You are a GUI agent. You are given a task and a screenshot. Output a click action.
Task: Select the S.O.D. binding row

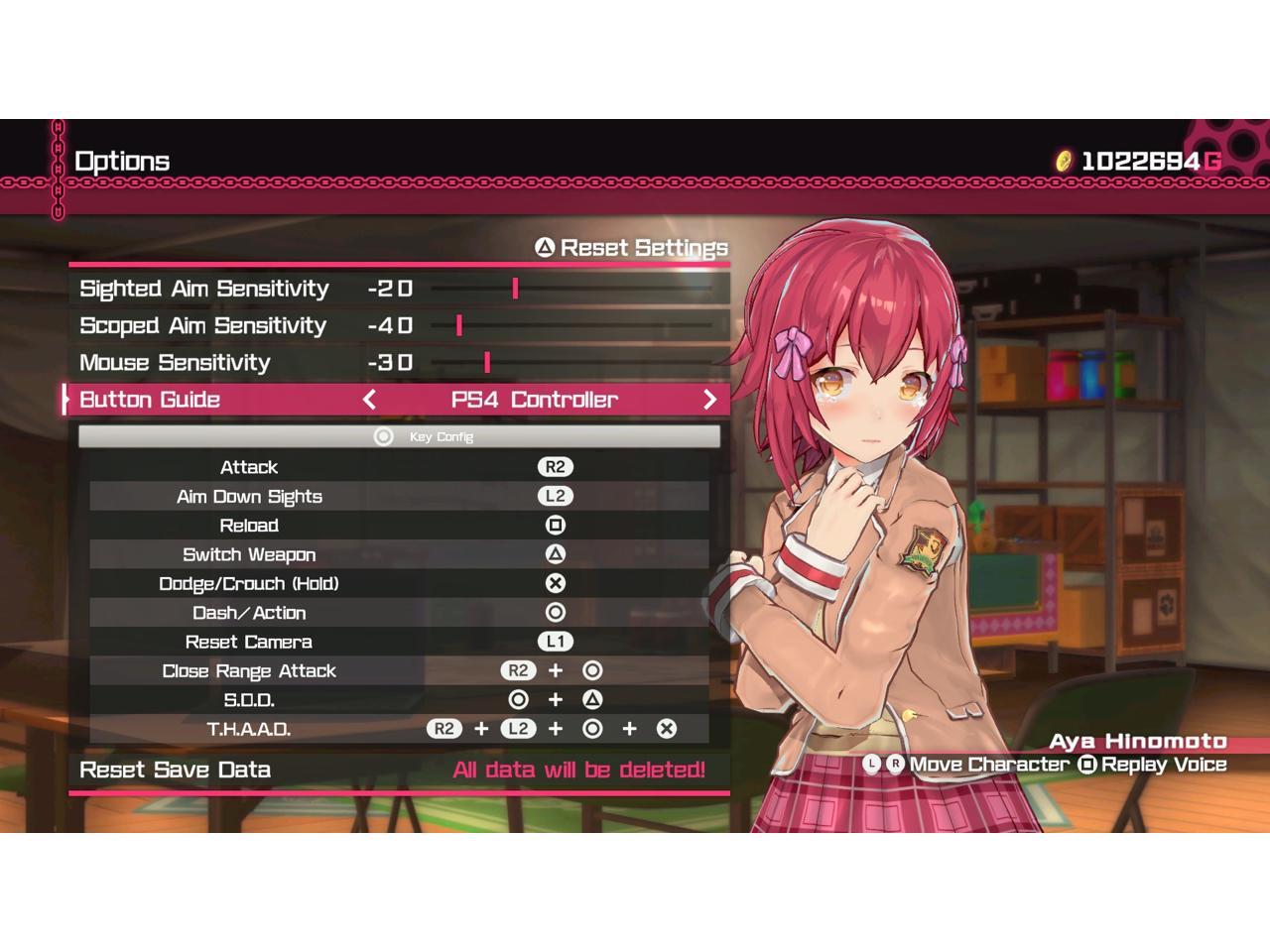point(399,700)
